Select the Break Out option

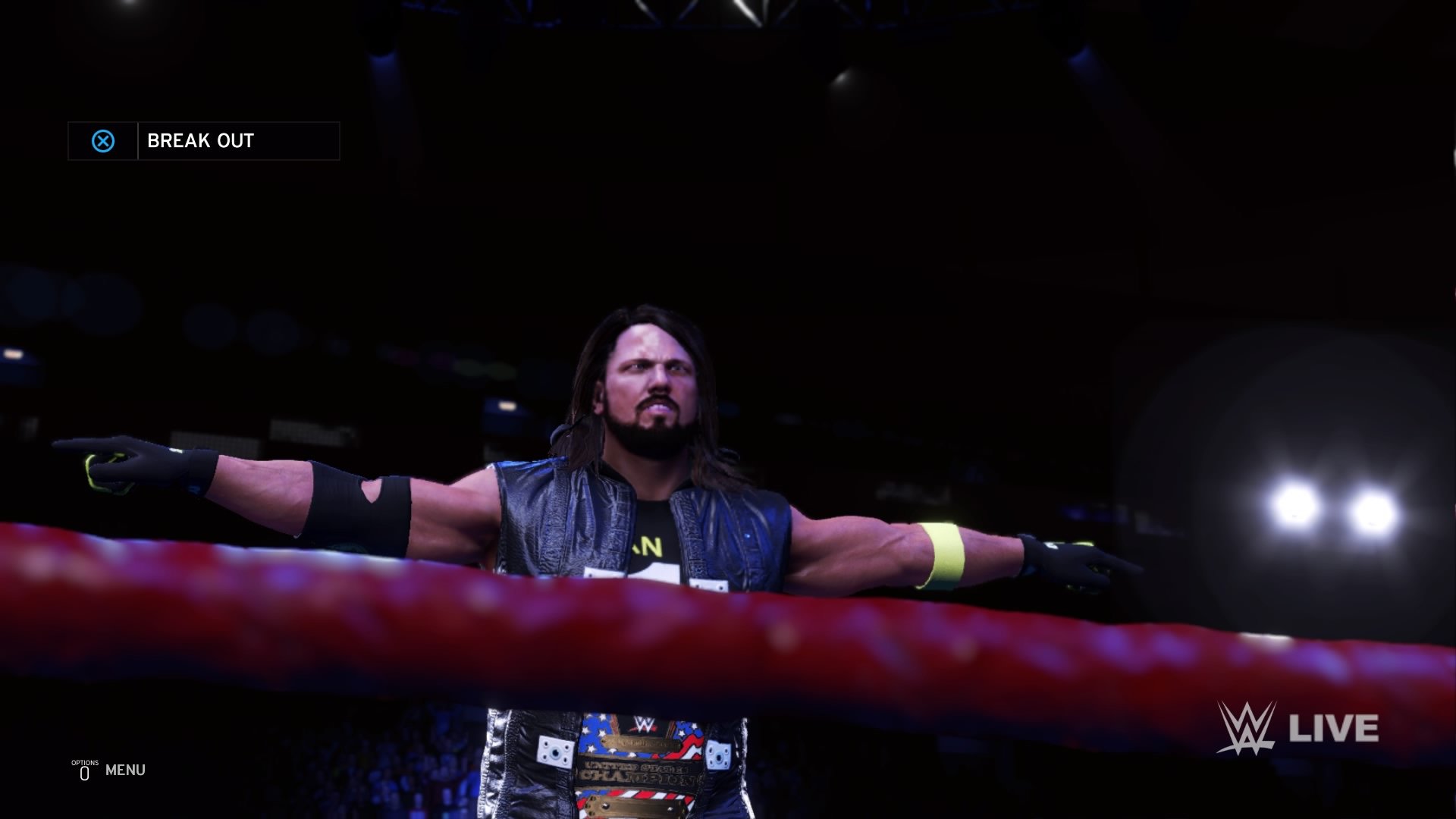(x=201, y=141)
